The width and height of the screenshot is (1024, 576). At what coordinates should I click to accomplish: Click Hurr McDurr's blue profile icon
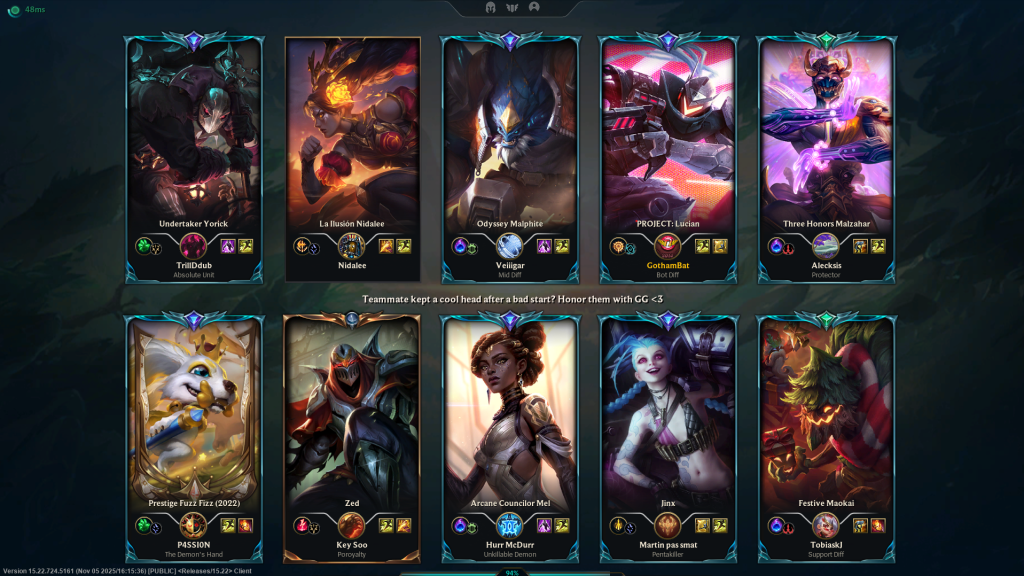pyautogui.click(x=510, y=525)
